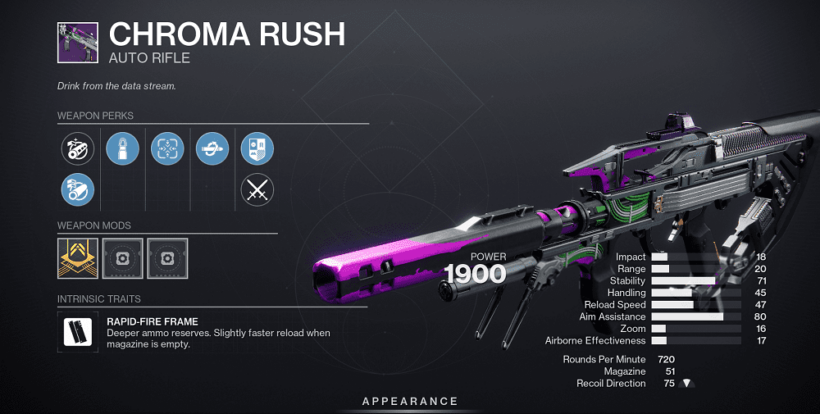Pick the targeting reticle trait perk
The image size is (820, 414).
point(167,148)
